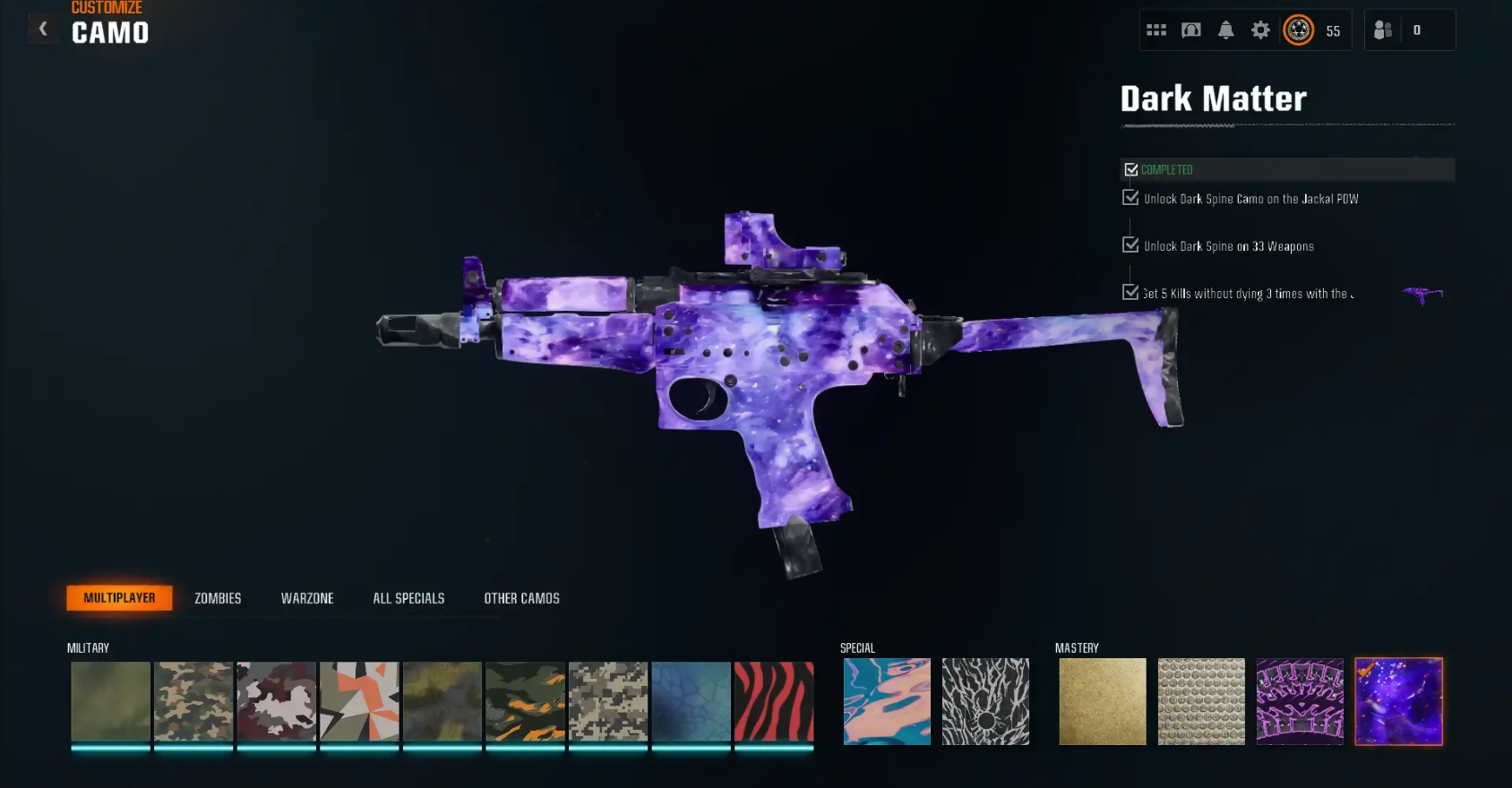Pick the blue cracked military camo
Viewport: 1512px width, 788px height.
[691, 701]
